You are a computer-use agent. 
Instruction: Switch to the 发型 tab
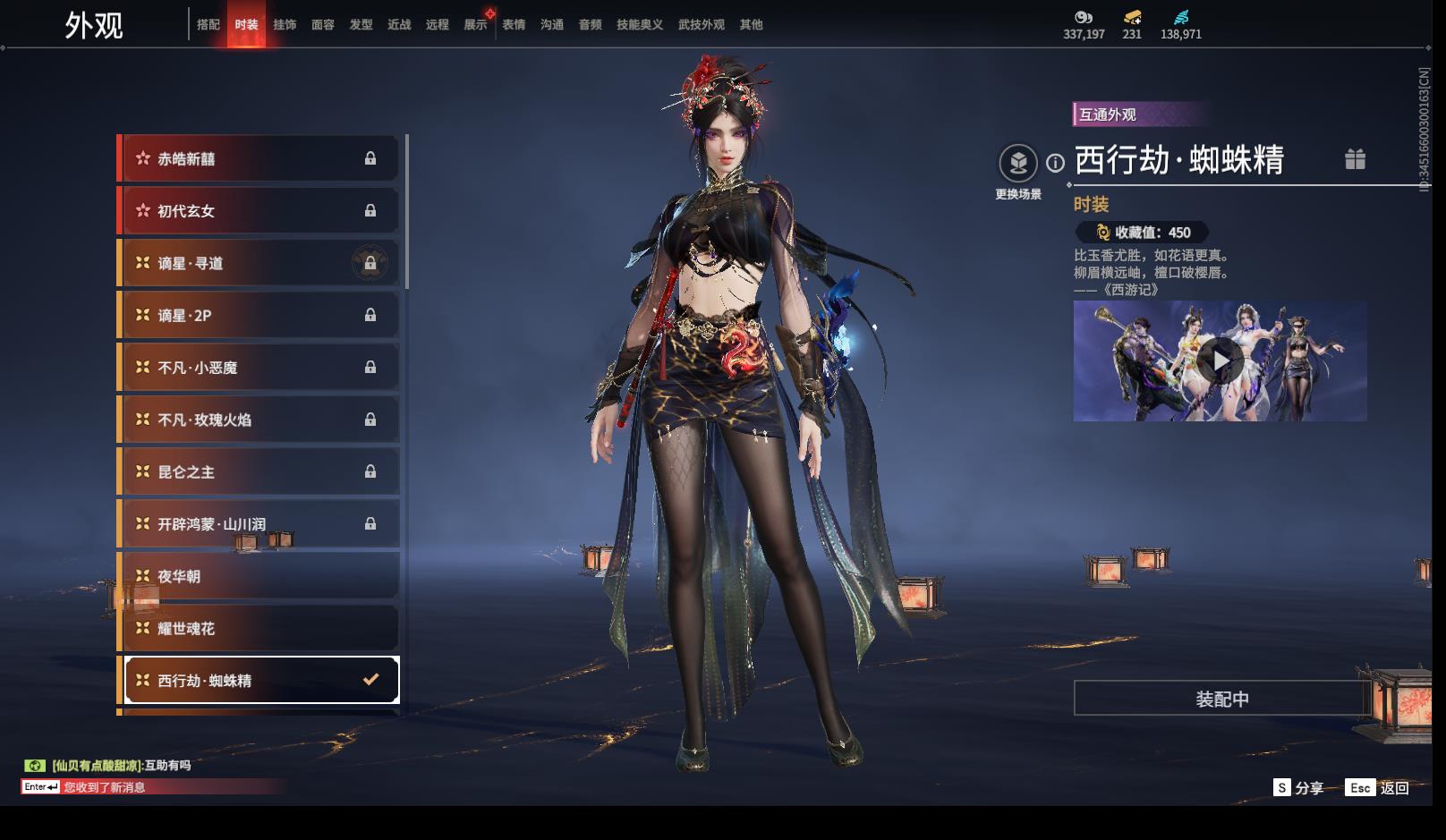click(361, 25)
